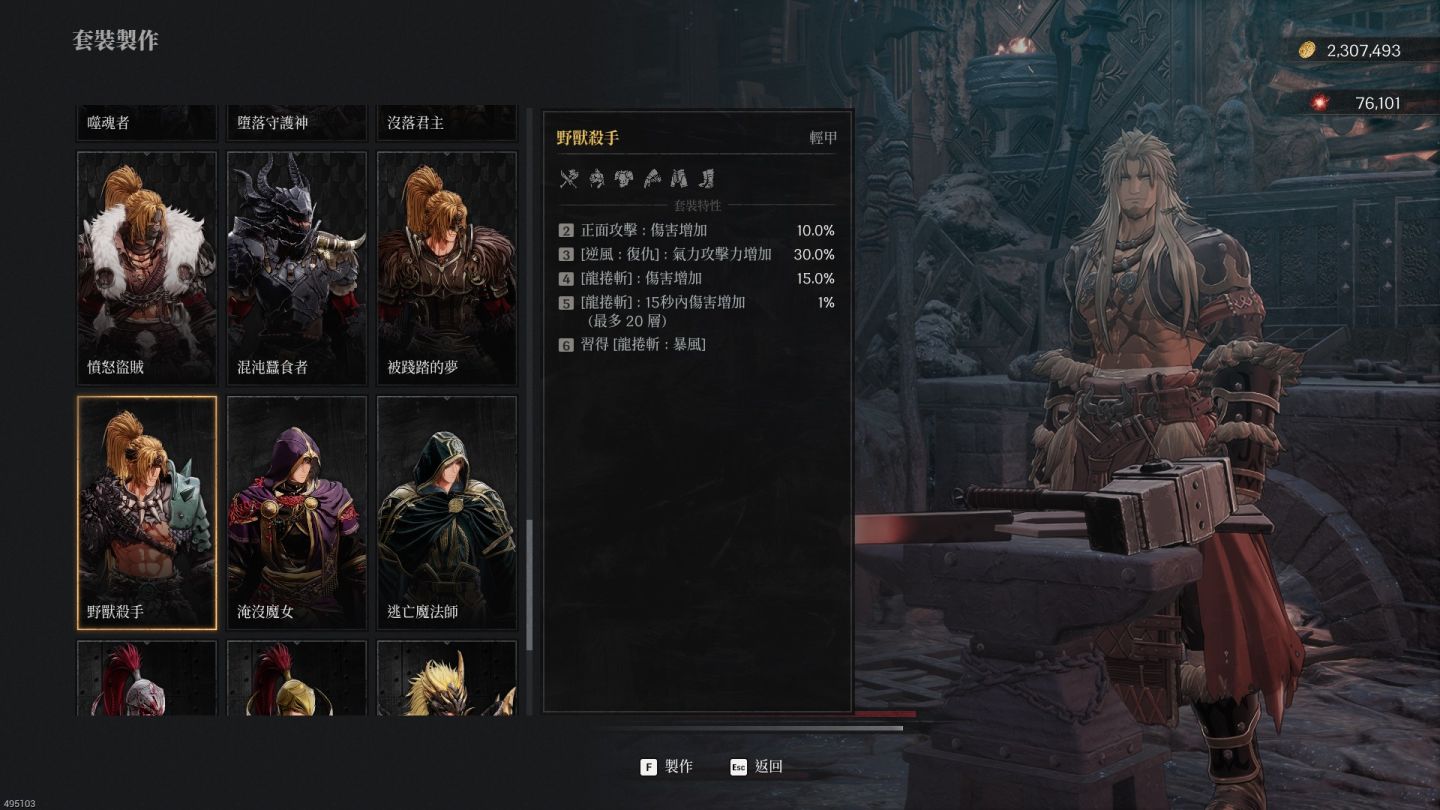
Task: Select the 噬魂者 set tile
Action: click(x=147, y=123)
